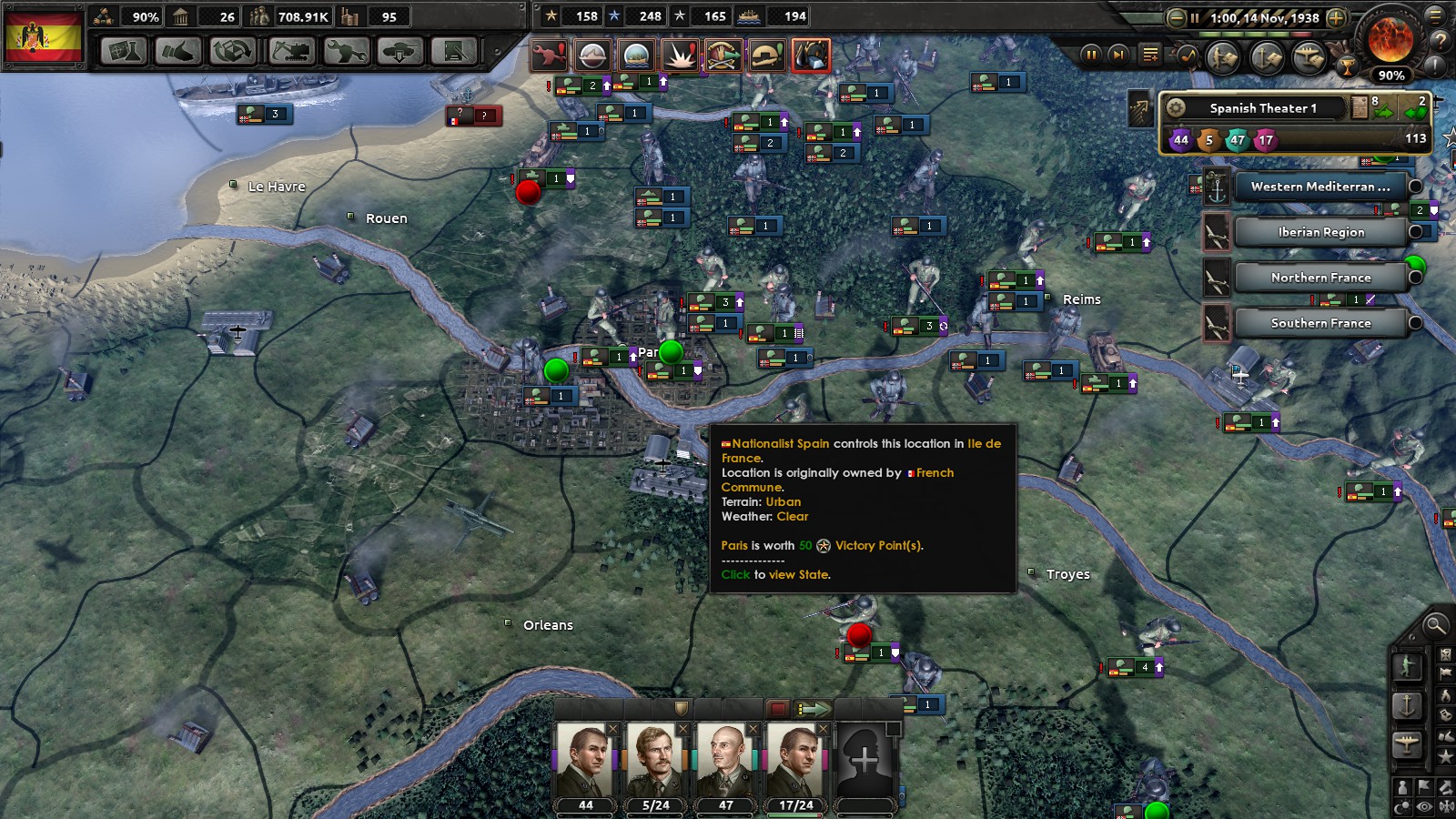Open Recruit and Deploy with the tank icon
This screenshot has width=1456, height=819.
(399, 51)
